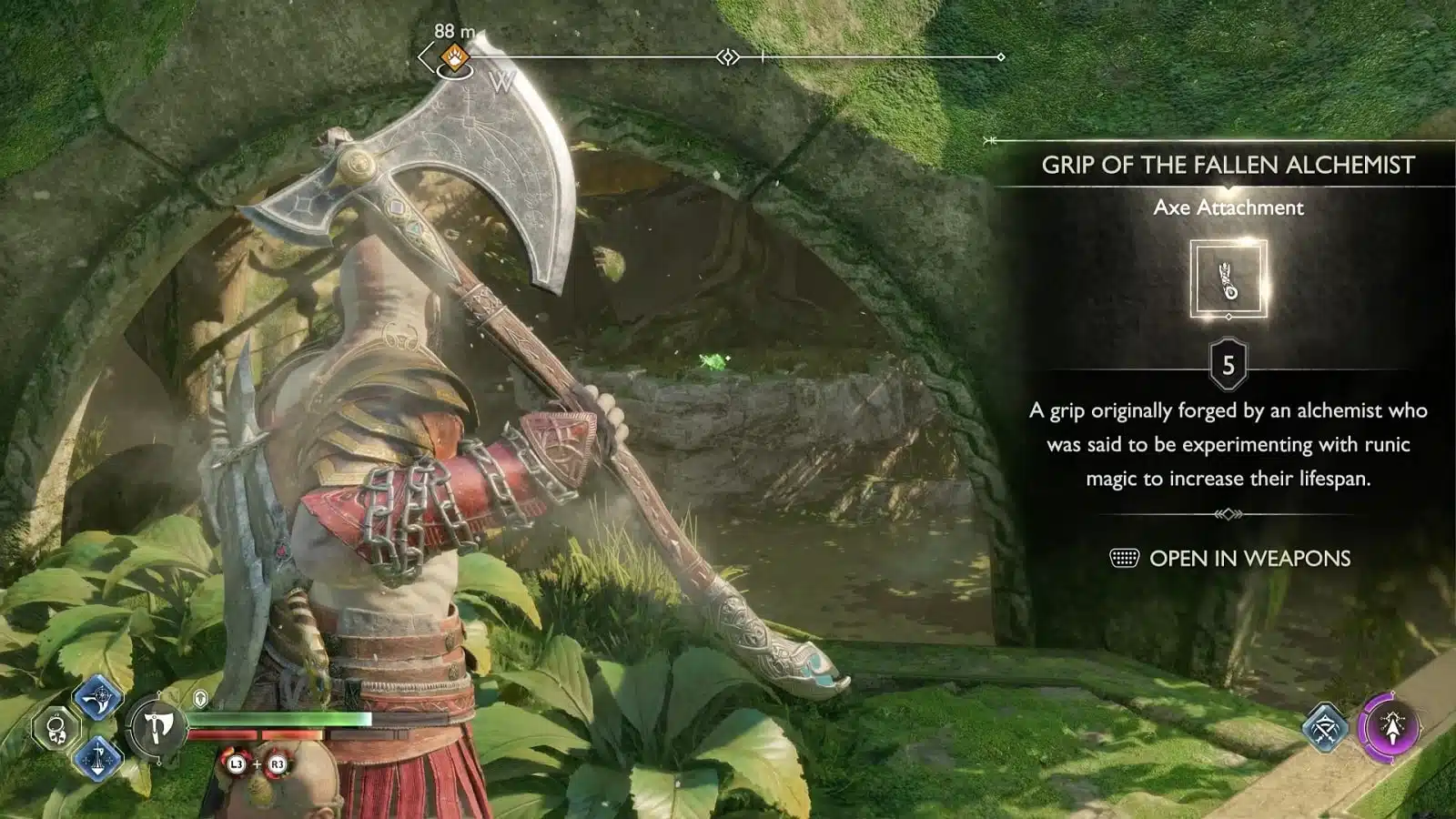This screenshot has width=1456, height=819.
Task: Click the orange paw objective marker
Action: (453, 58)
